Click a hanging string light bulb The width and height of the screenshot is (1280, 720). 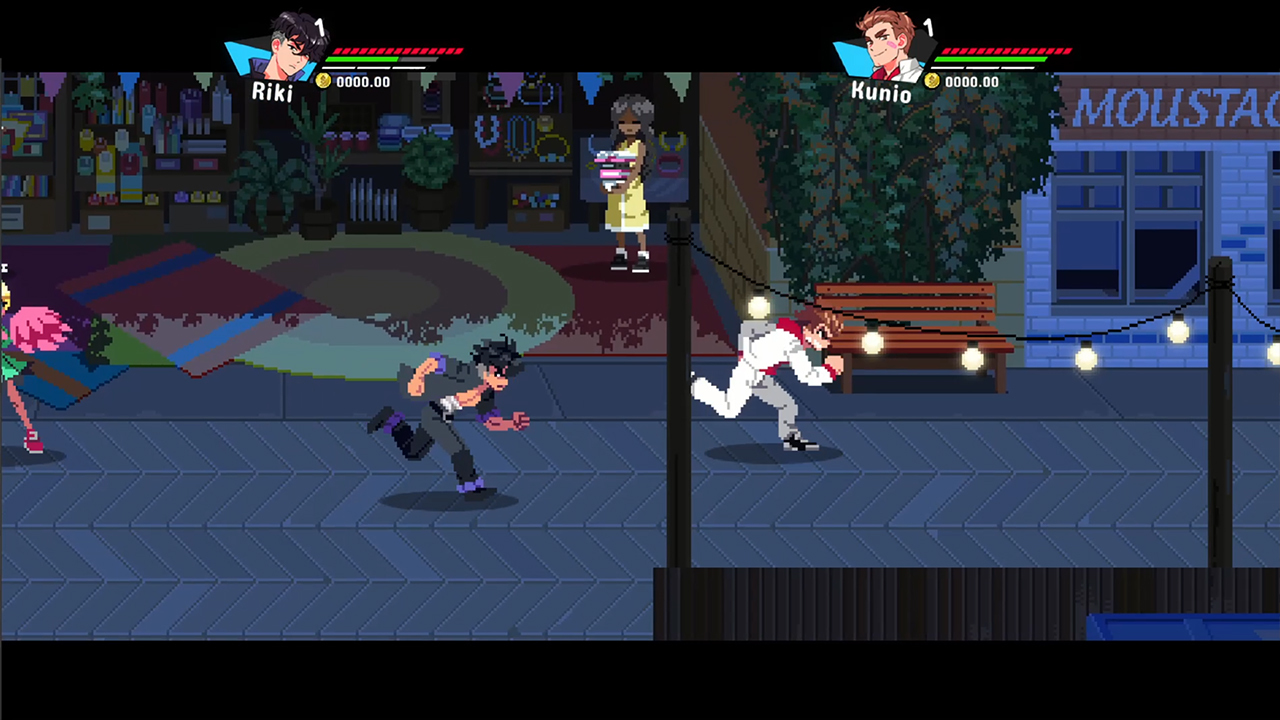[x=757, y=308]
